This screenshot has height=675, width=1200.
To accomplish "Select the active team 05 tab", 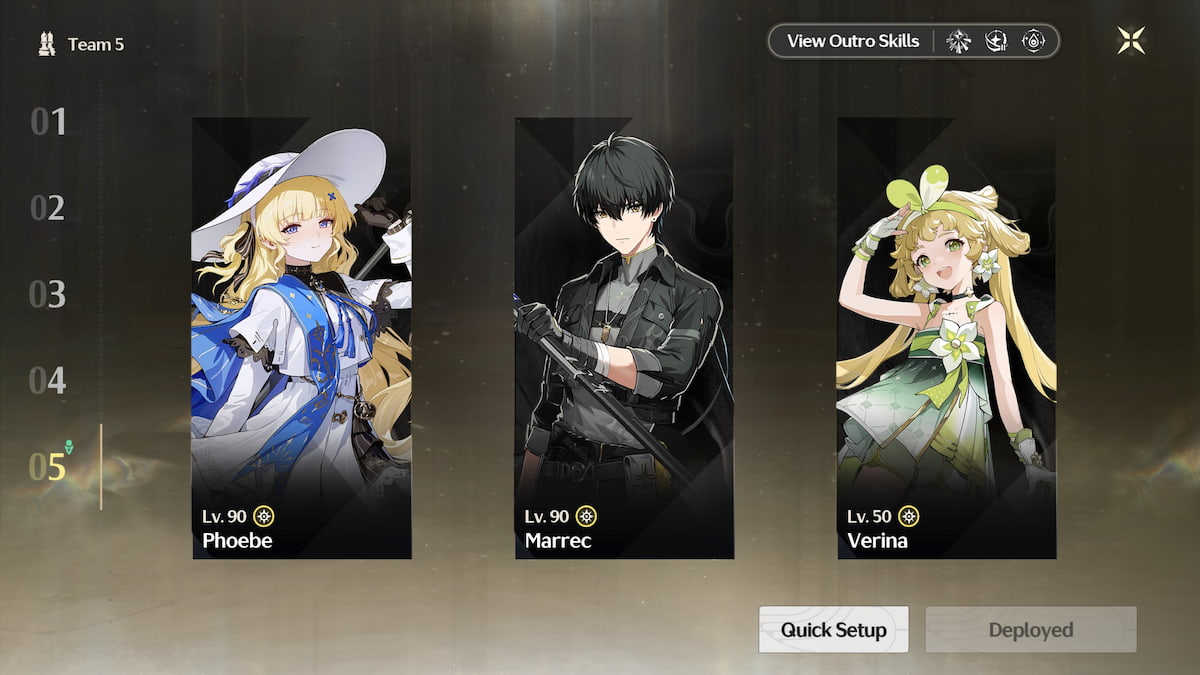I will coord(48,467).
